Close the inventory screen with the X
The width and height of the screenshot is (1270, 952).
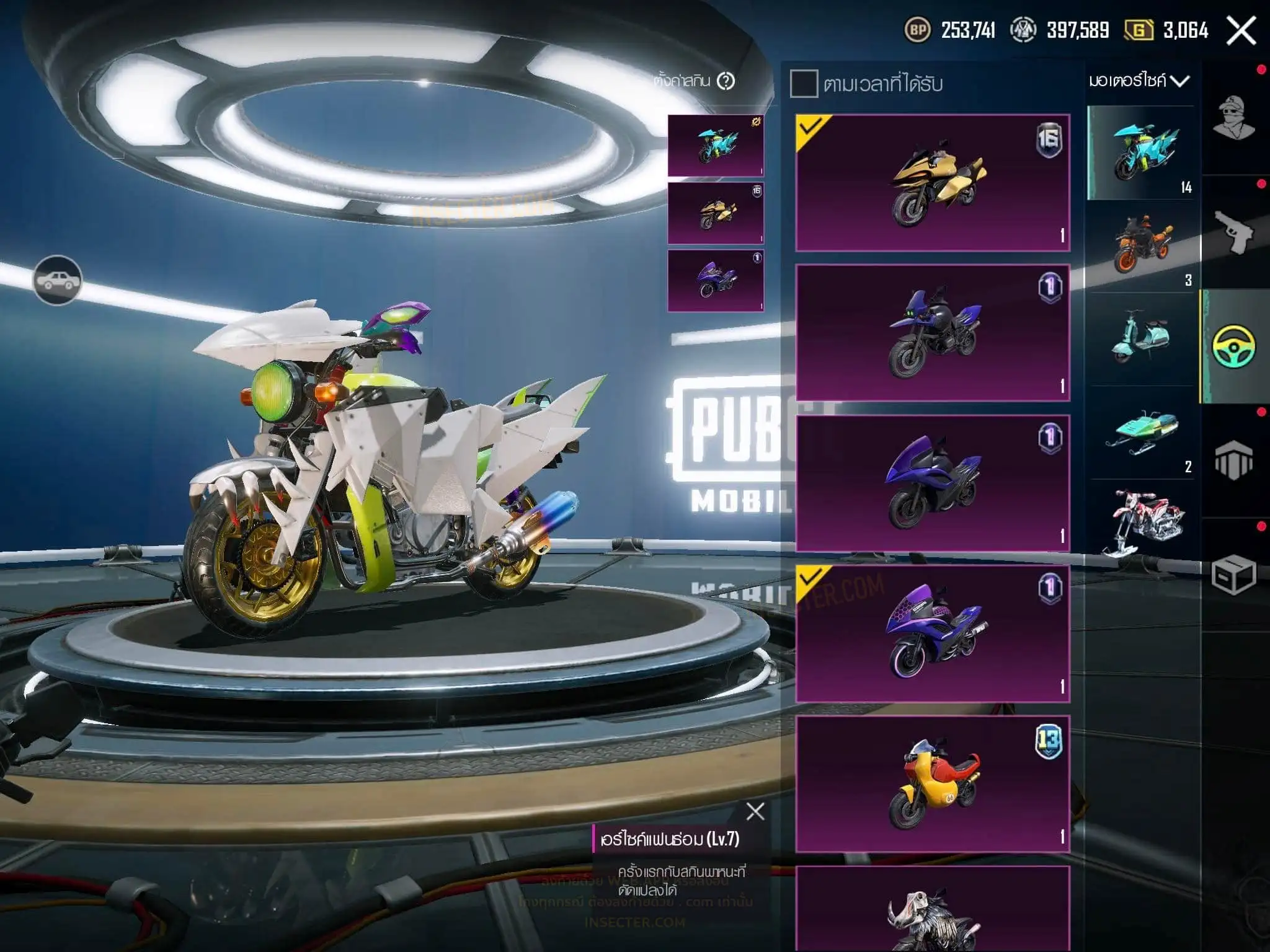click(x=1241, y=30)
